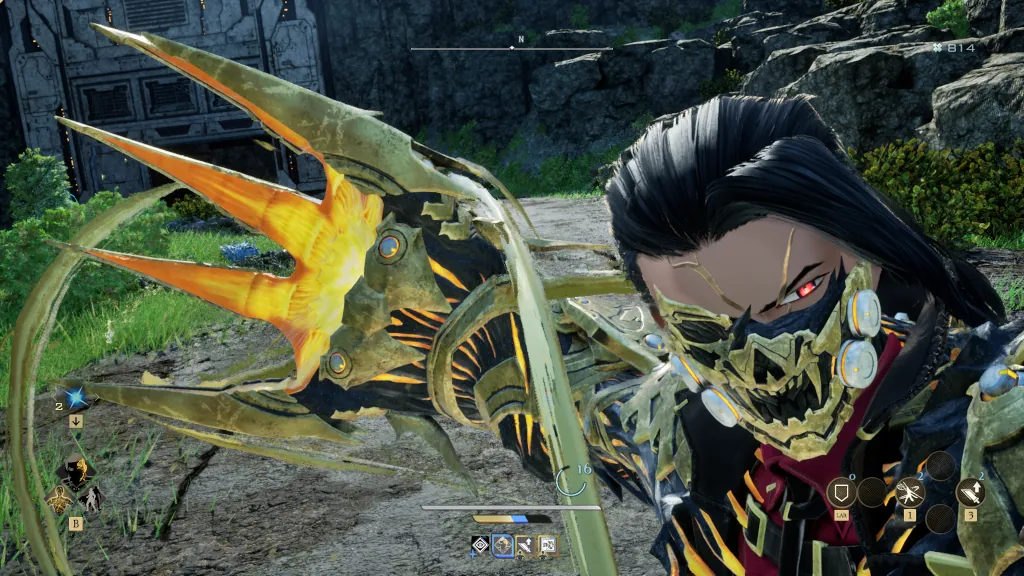Activate the blade with up-arrow skill

(x=970, y=492)
